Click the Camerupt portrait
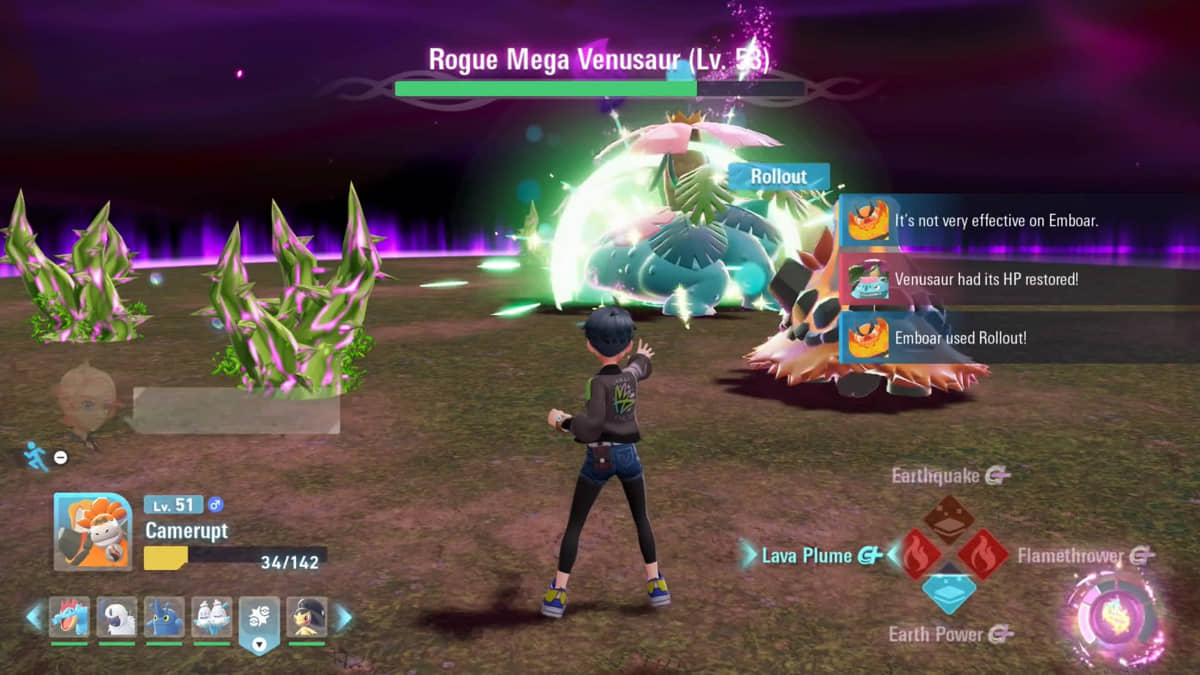 tap(93, 532)
